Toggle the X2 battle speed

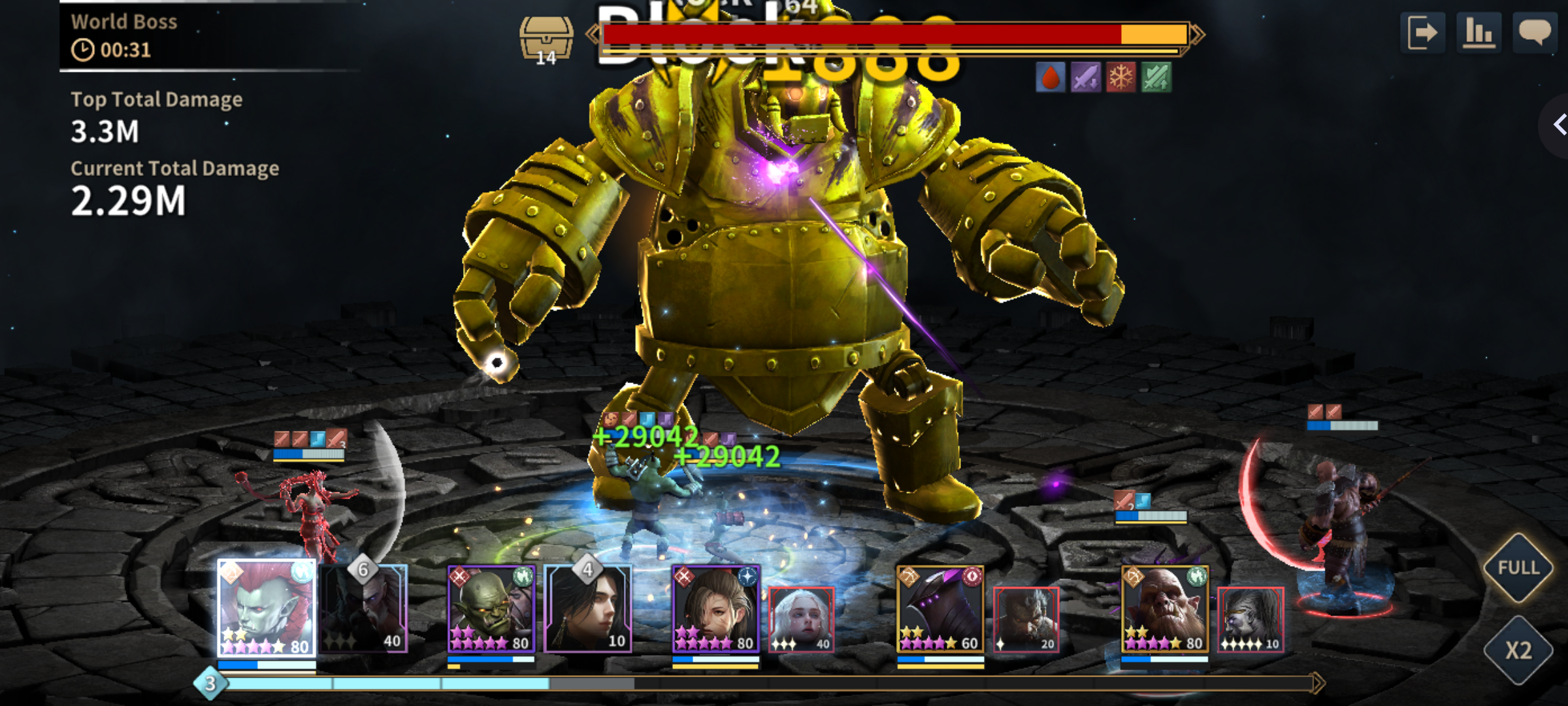[x=1518, y=650]
